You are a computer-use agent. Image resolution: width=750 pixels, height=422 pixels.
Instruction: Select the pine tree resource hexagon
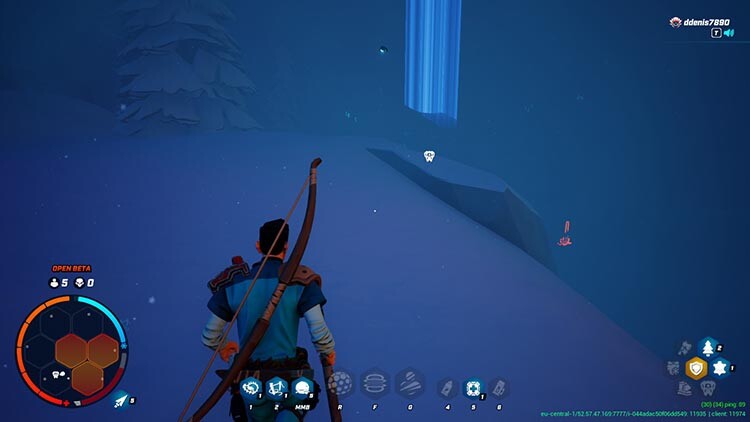click(x=708, y=348)
